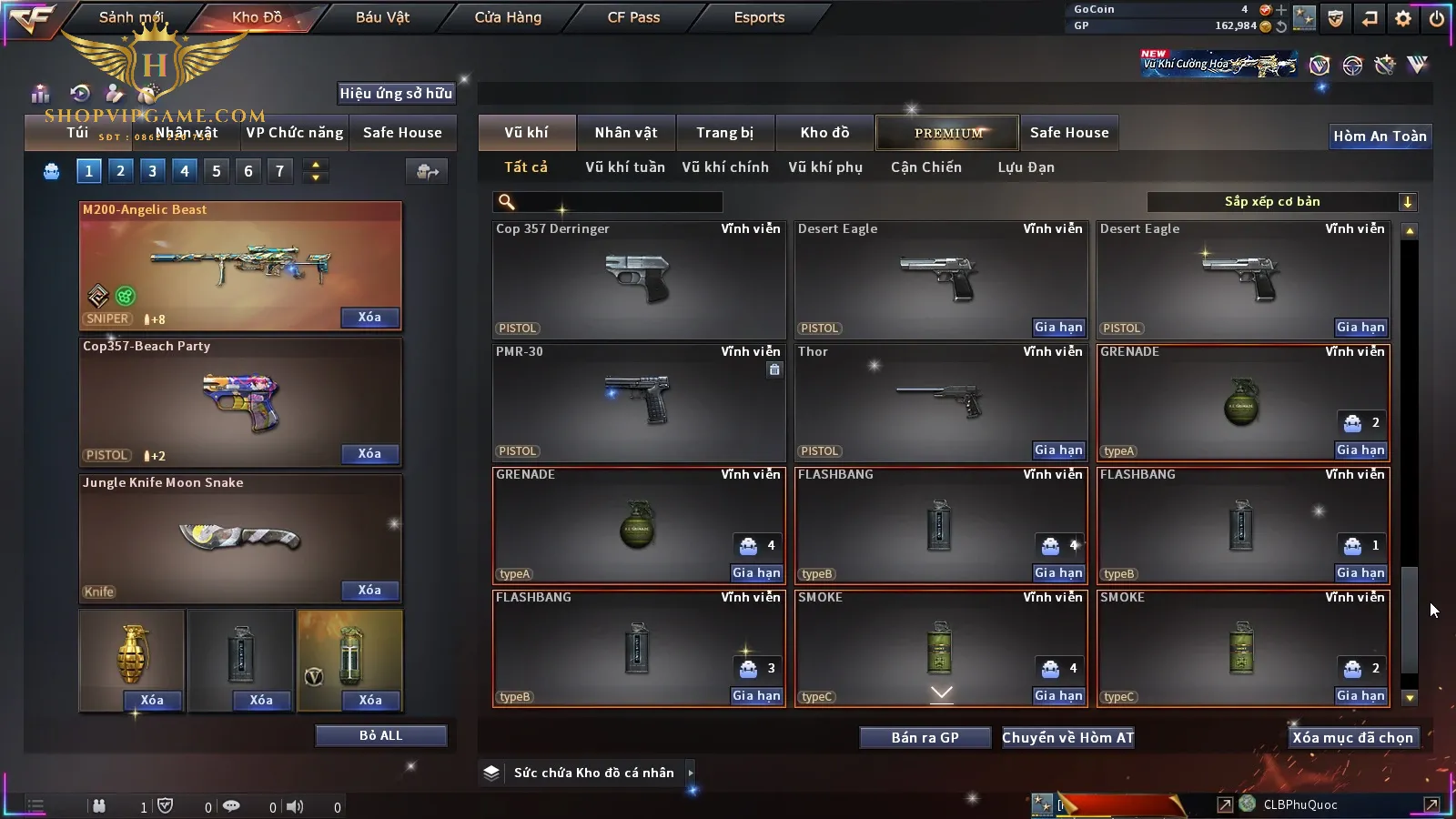Screen dimensions: 1456x819
Task: Switch to the Trang bị tab
Action: (724, 133)
